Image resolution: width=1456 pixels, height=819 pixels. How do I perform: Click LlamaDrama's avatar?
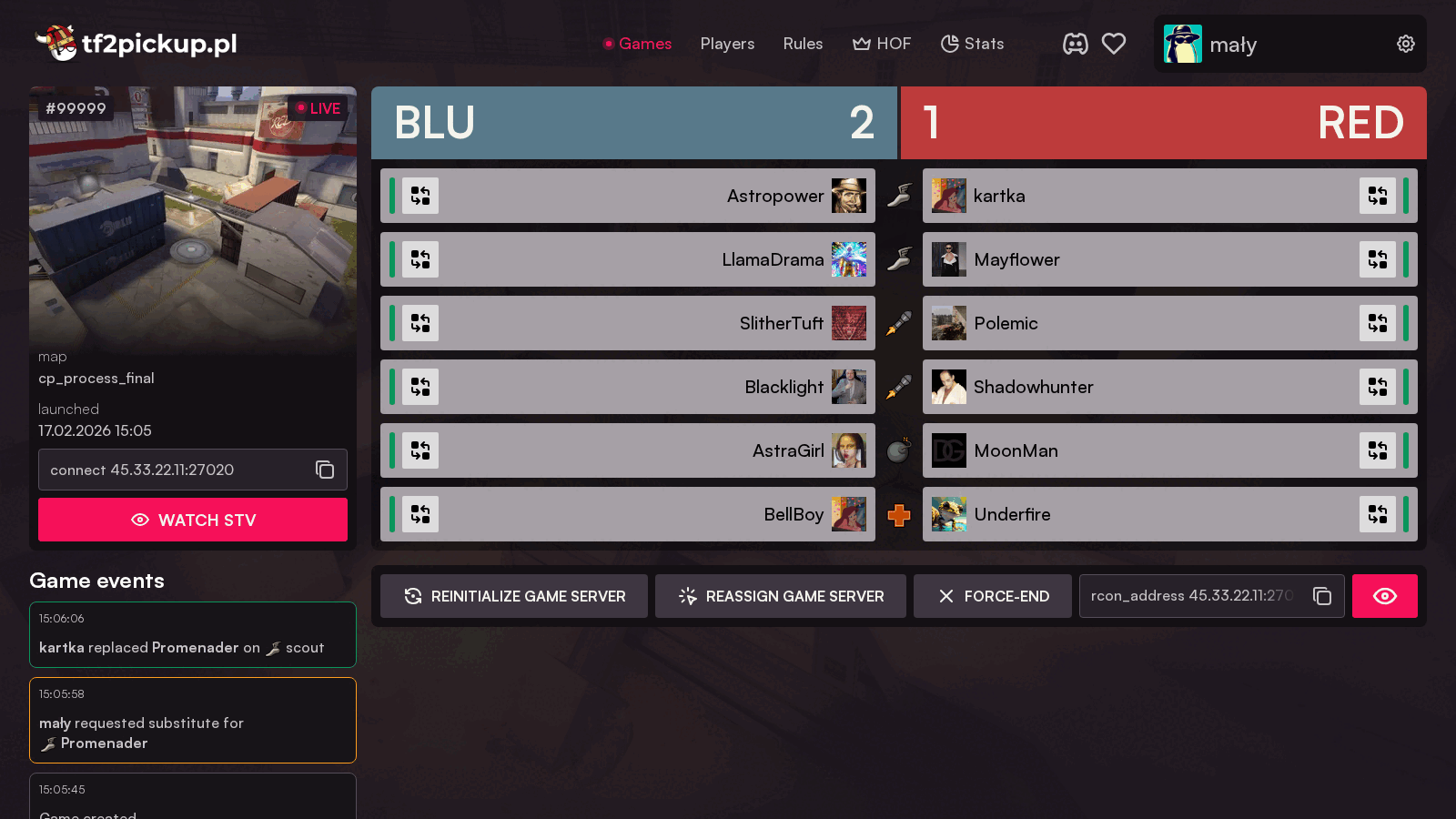tap(849, 259)
